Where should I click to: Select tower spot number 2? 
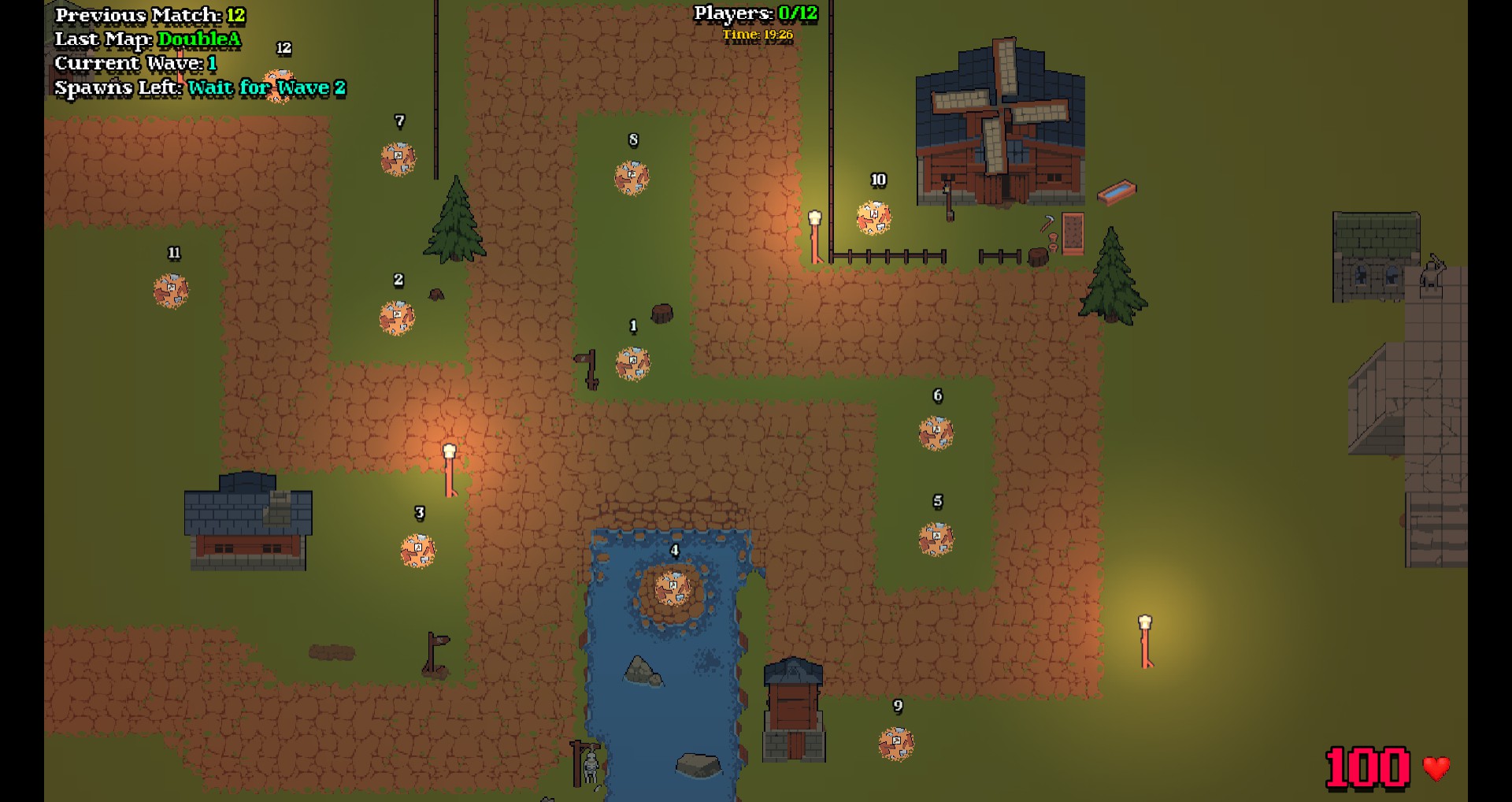[x=397, y=317]
